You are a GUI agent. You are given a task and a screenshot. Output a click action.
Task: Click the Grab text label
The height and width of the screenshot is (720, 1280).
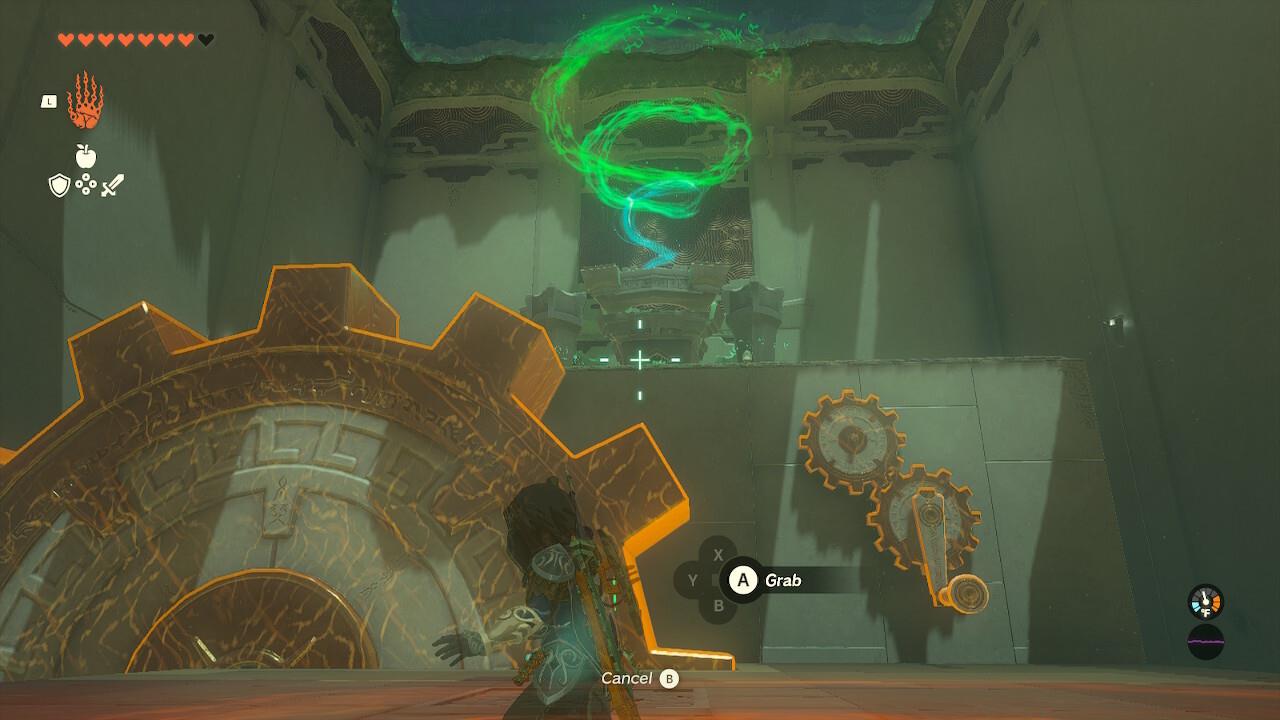click(x=783, y=578)
